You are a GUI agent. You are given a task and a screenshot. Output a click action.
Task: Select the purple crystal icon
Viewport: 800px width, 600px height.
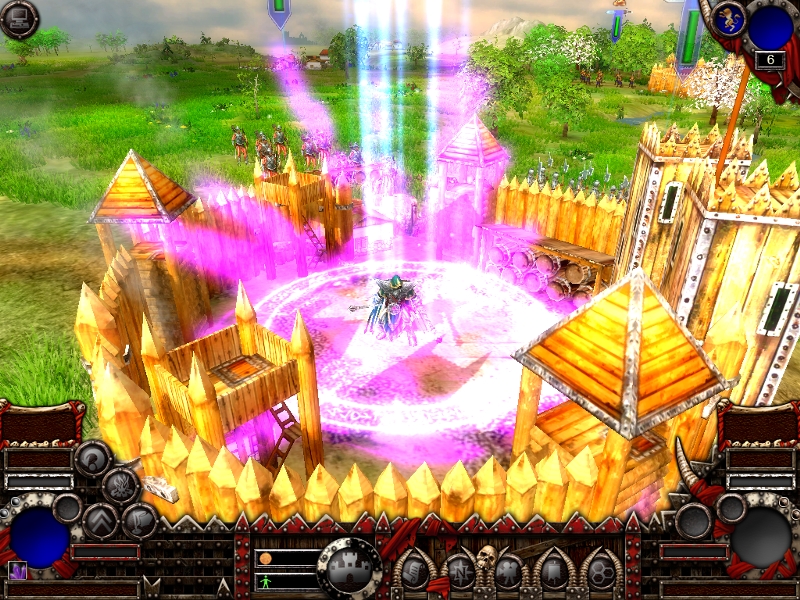click(x=18, y=571)
